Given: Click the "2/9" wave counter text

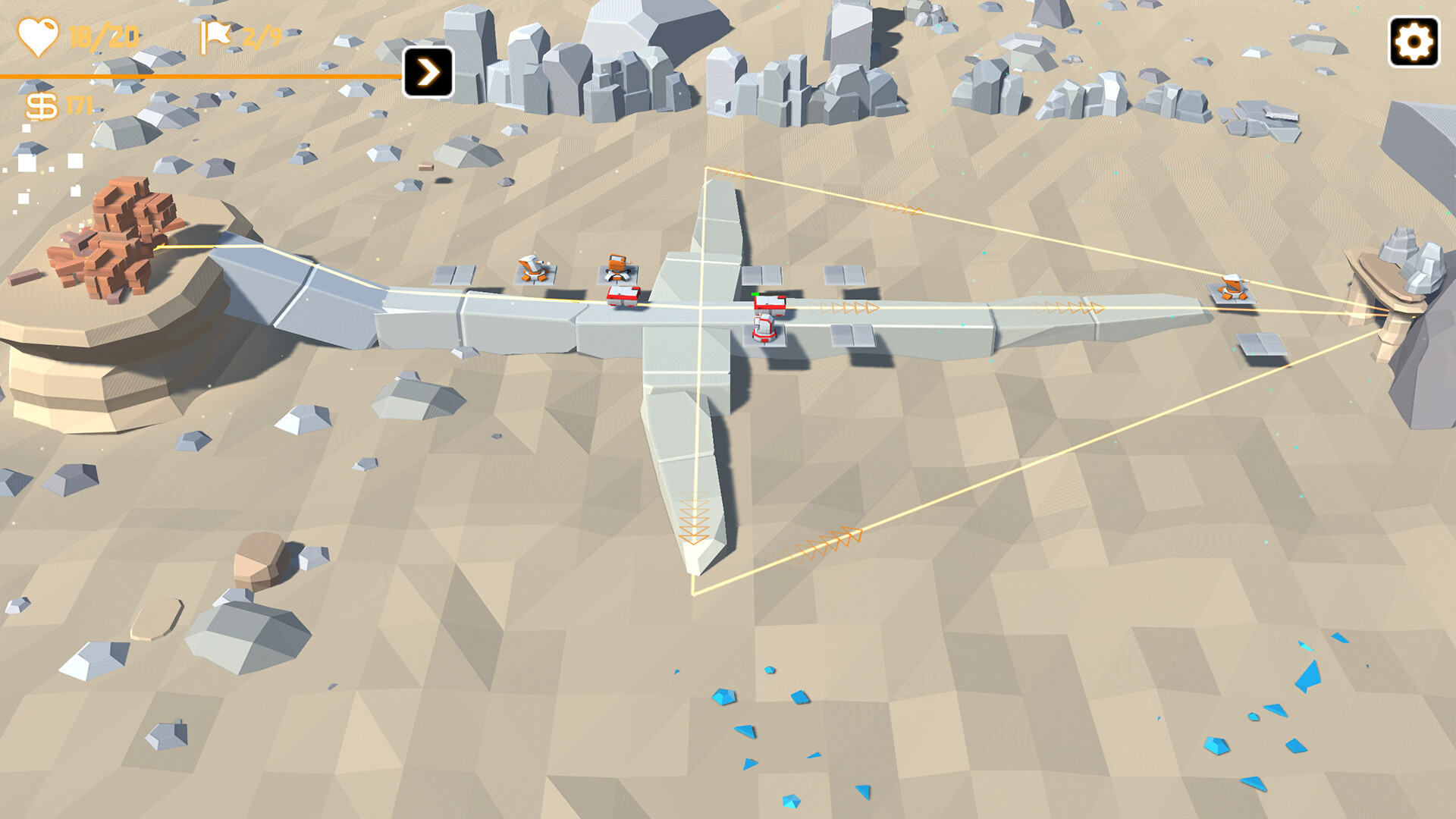Looking at the screenshot, I should (262, 34).
